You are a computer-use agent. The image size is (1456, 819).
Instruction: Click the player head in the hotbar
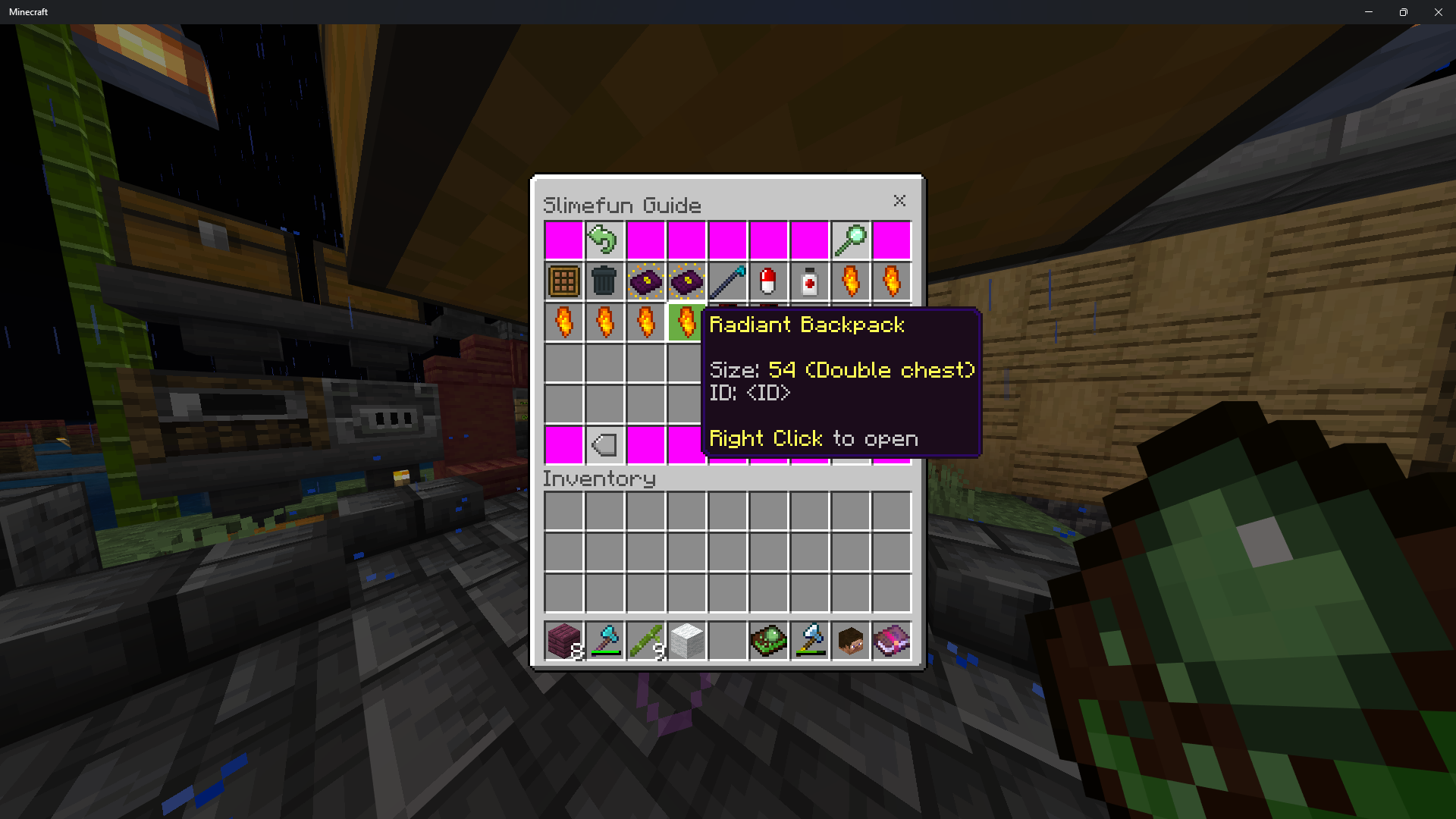point(850,641)
